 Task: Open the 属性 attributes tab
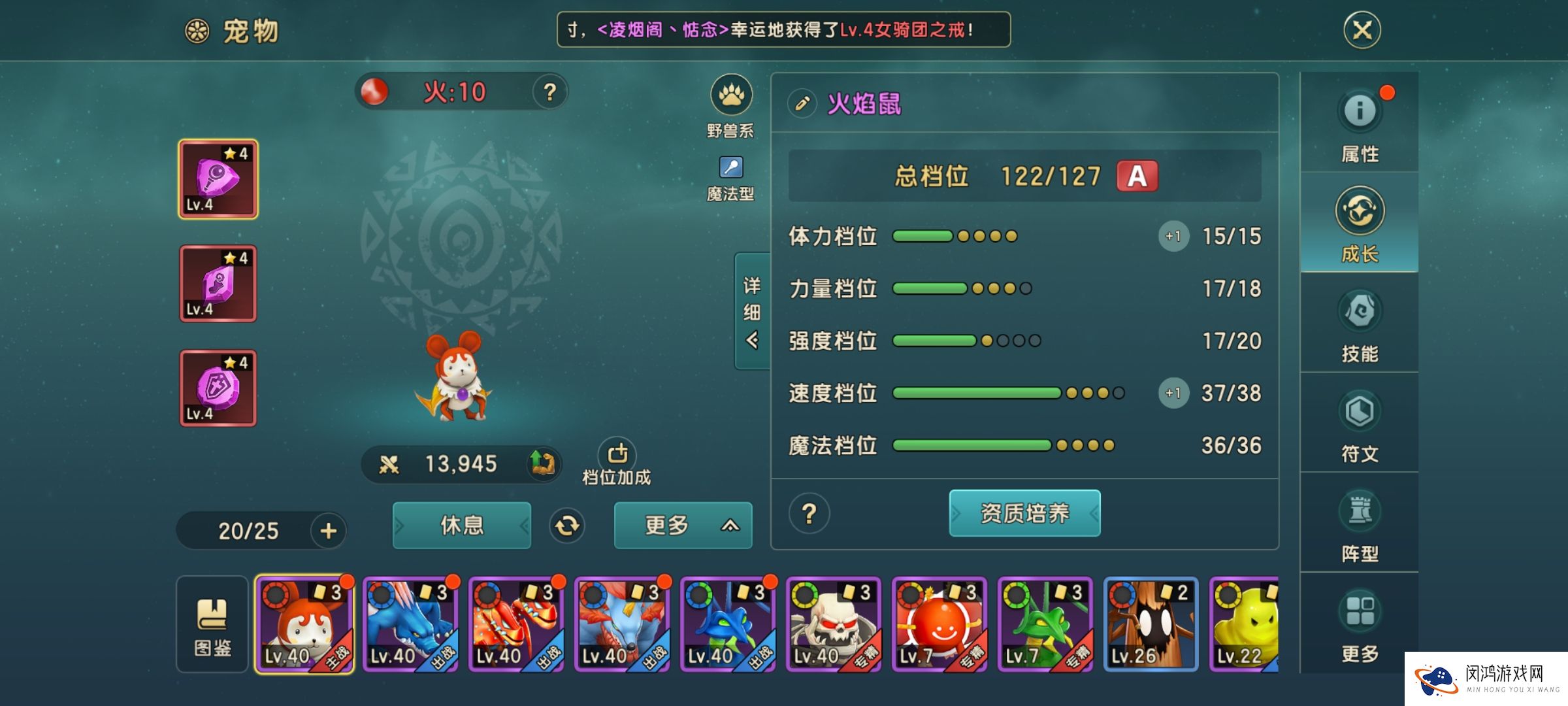coord(1360,124)
